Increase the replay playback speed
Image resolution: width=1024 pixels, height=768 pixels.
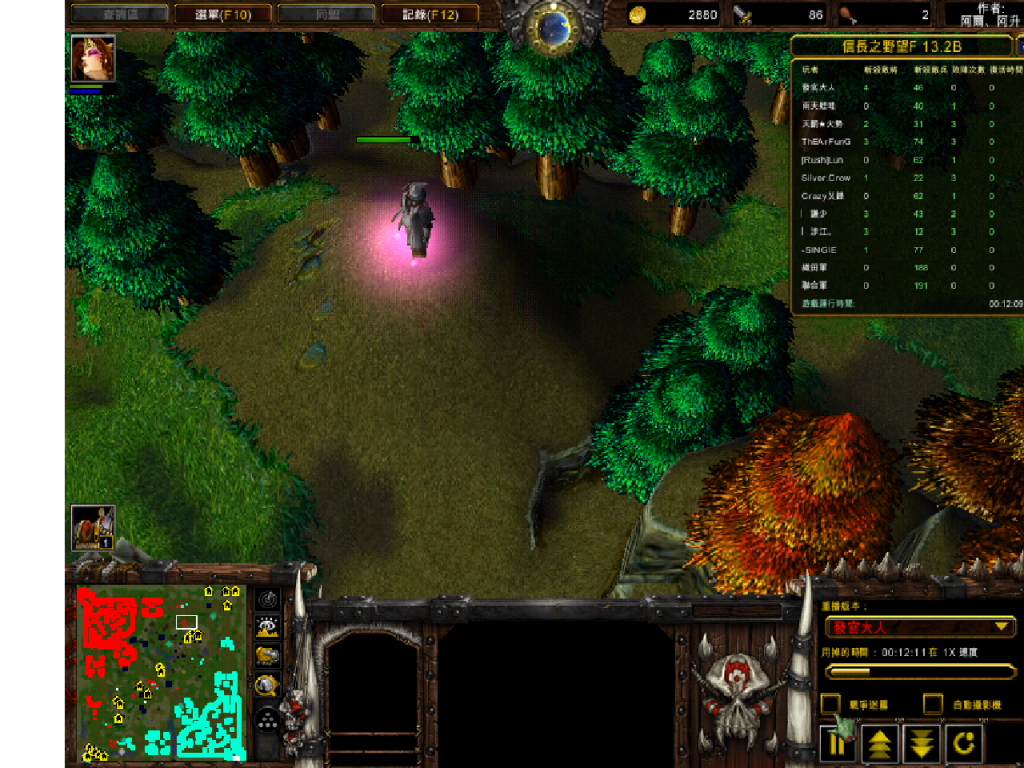[879, 744]
